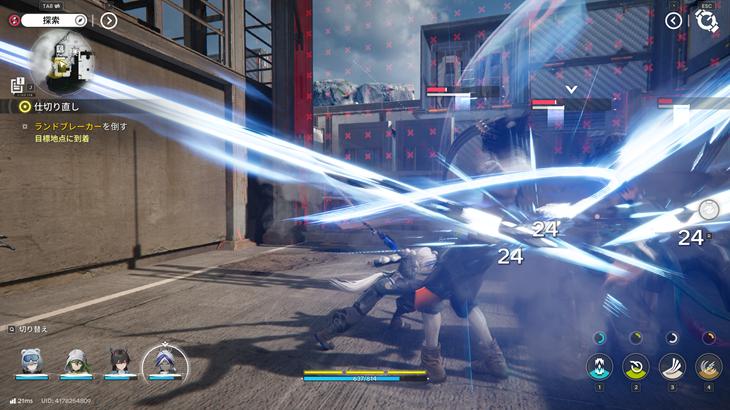Open the circular minimap
The height and width of the screenshot is (410, 730).
coord(58,62)
